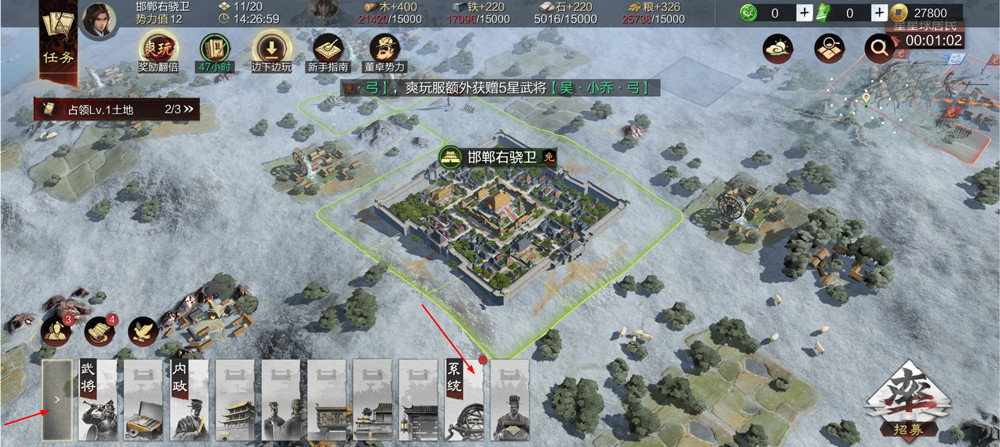Open the 系统 system card
1000x447 pixels.
click(465, 400)
